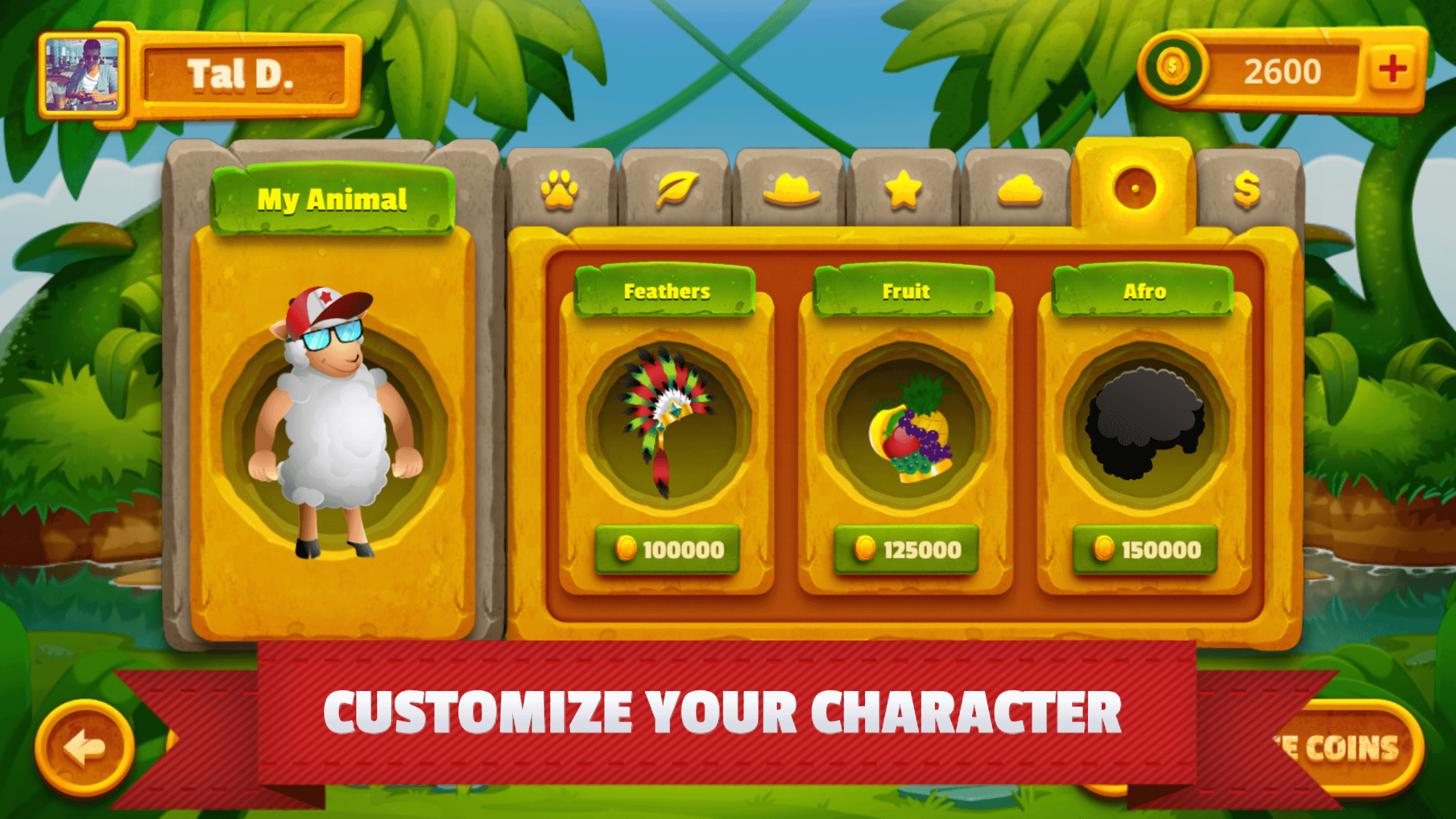The width and height of the screenshot is (1456, 819).
Task: Click the plus icon to add coins
Action: (x=1393, y=68)
